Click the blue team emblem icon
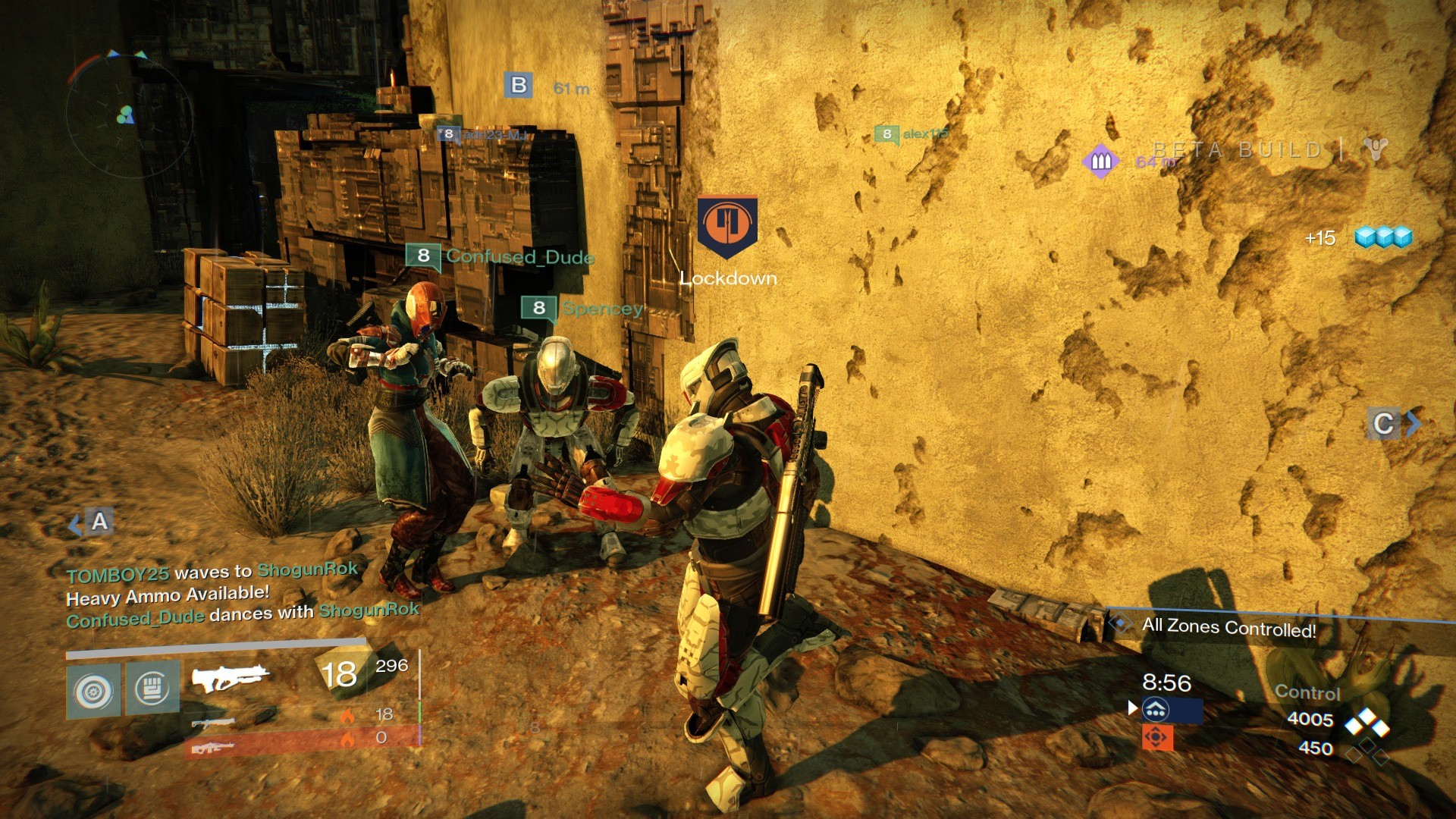Screen dimensions: 1456x819 pyautogui.click(x=1156, y=710)
